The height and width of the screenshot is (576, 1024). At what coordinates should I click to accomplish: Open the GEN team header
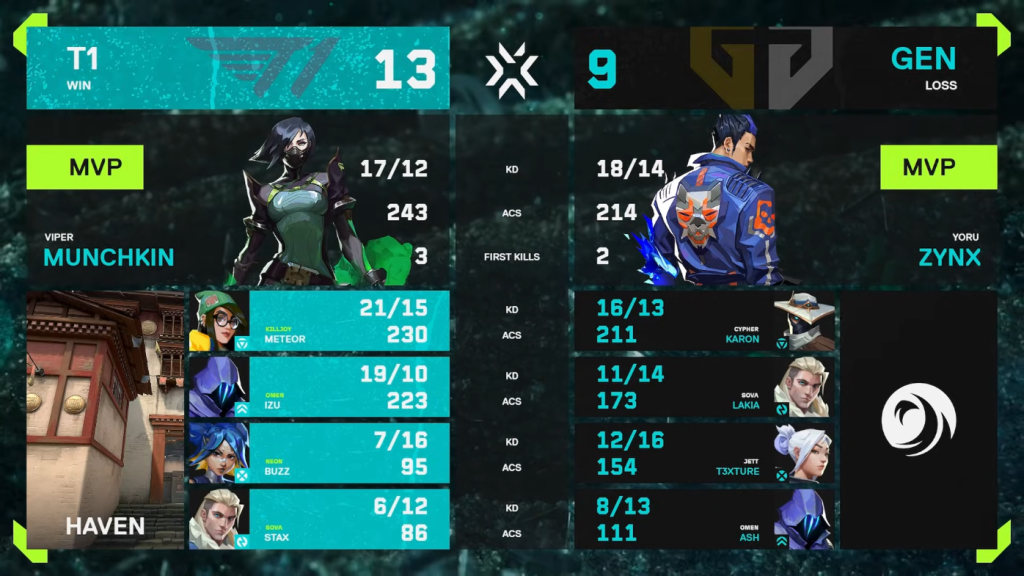785,68
